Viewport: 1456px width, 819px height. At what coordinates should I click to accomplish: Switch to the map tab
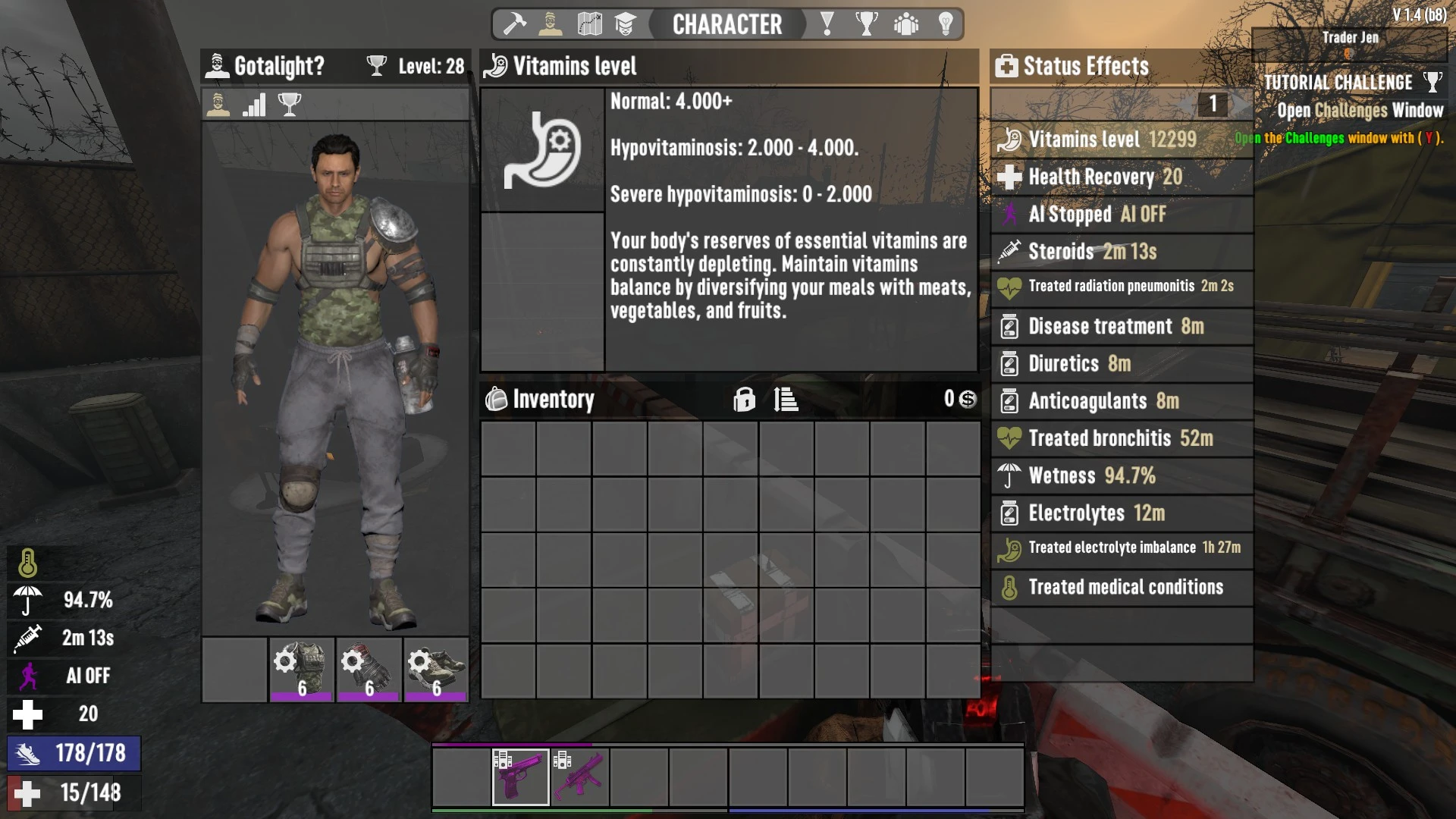click(589, 24)
